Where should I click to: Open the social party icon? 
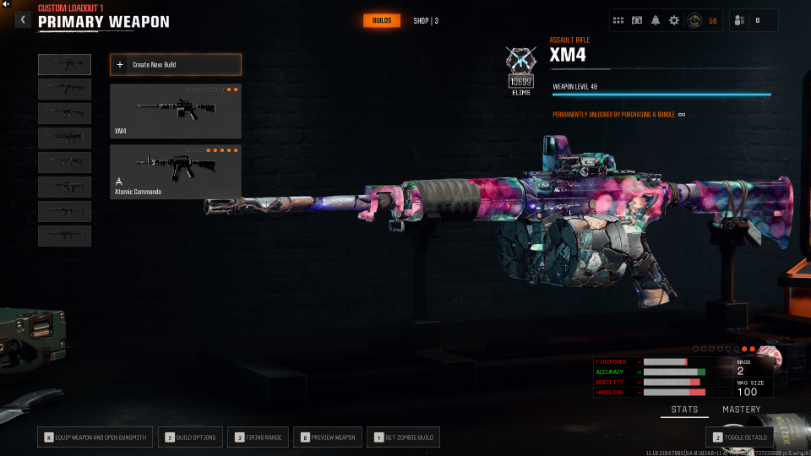click(740, 20)
